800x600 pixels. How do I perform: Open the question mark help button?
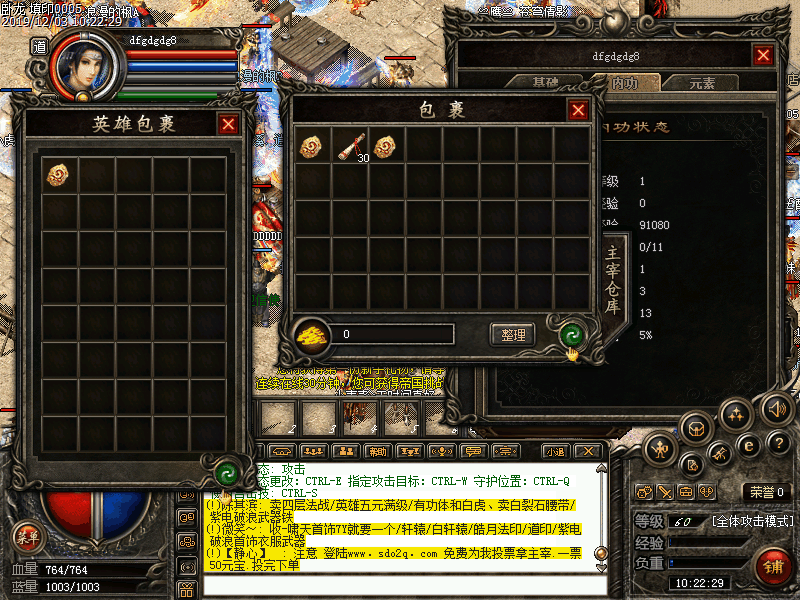(x=777, y=445)
